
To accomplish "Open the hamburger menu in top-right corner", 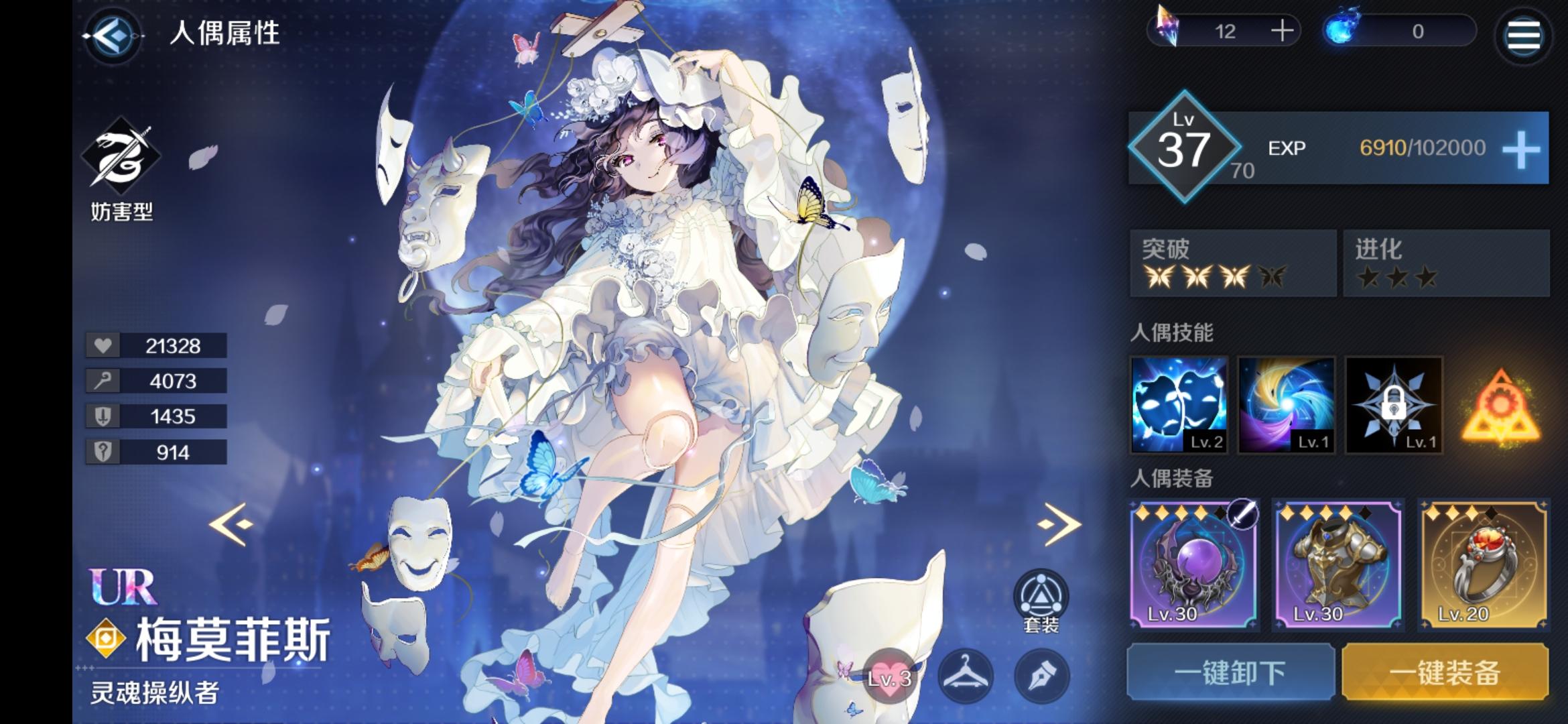I will (x=1522, y=36).
